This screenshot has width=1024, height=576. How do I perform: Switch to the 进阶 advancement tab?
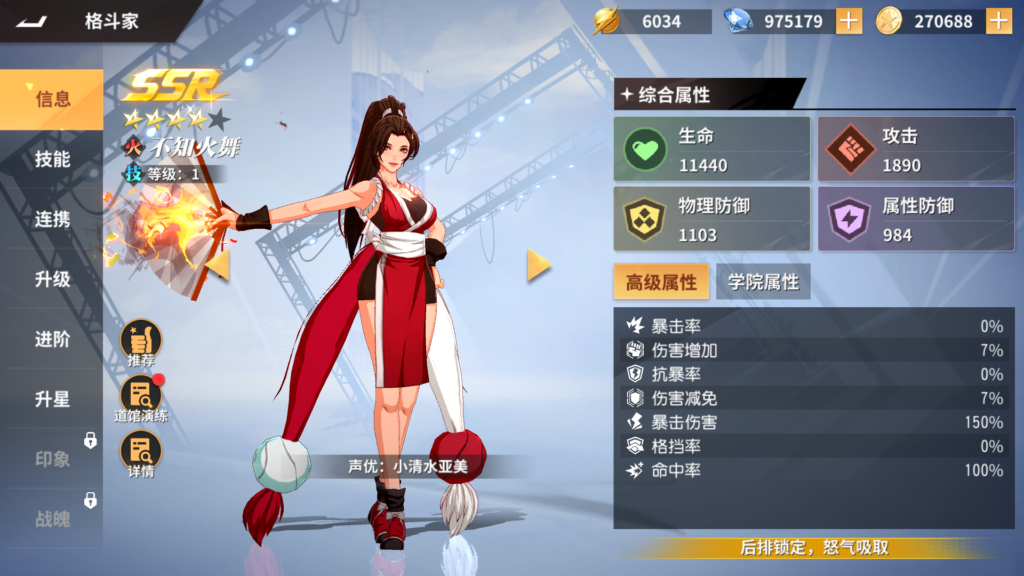point(52,339)
